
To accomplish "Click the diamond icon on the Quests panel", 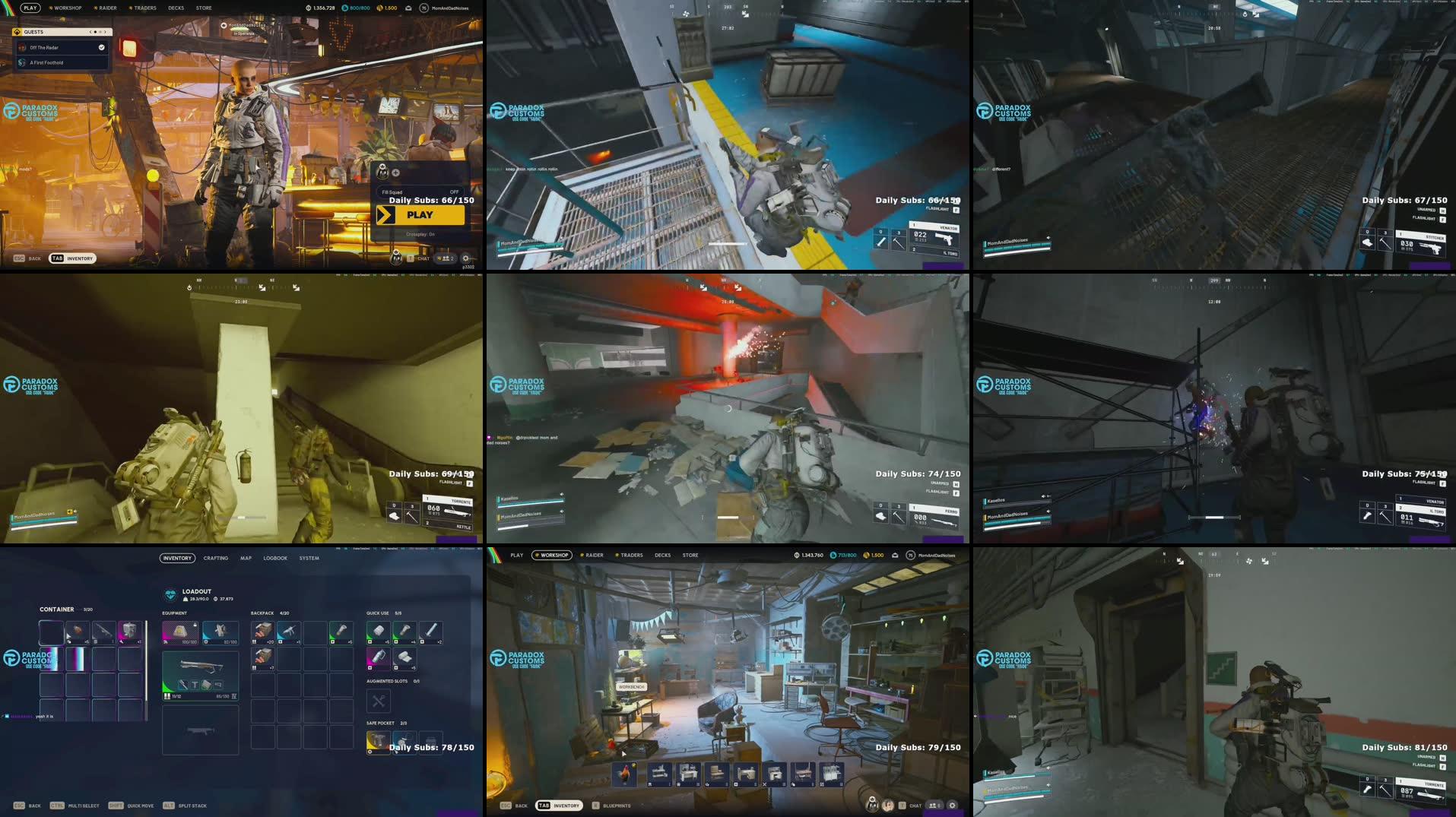I will (x=17, y=32).
